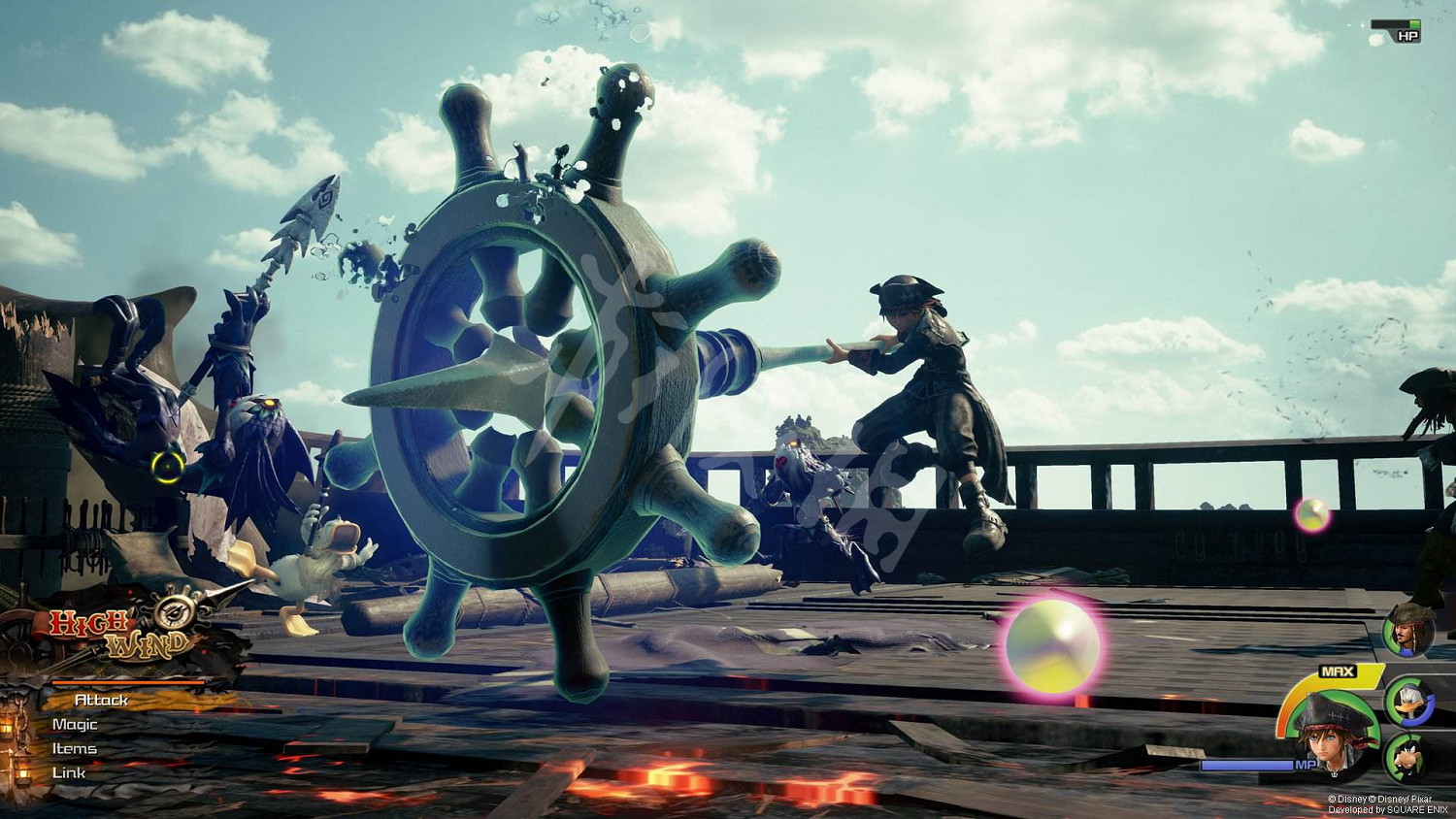The height and width of the screenshot is (819, 1456).
Task: Select Attack from the command menu
Action: pyautogui.click(x=101, y=700)
